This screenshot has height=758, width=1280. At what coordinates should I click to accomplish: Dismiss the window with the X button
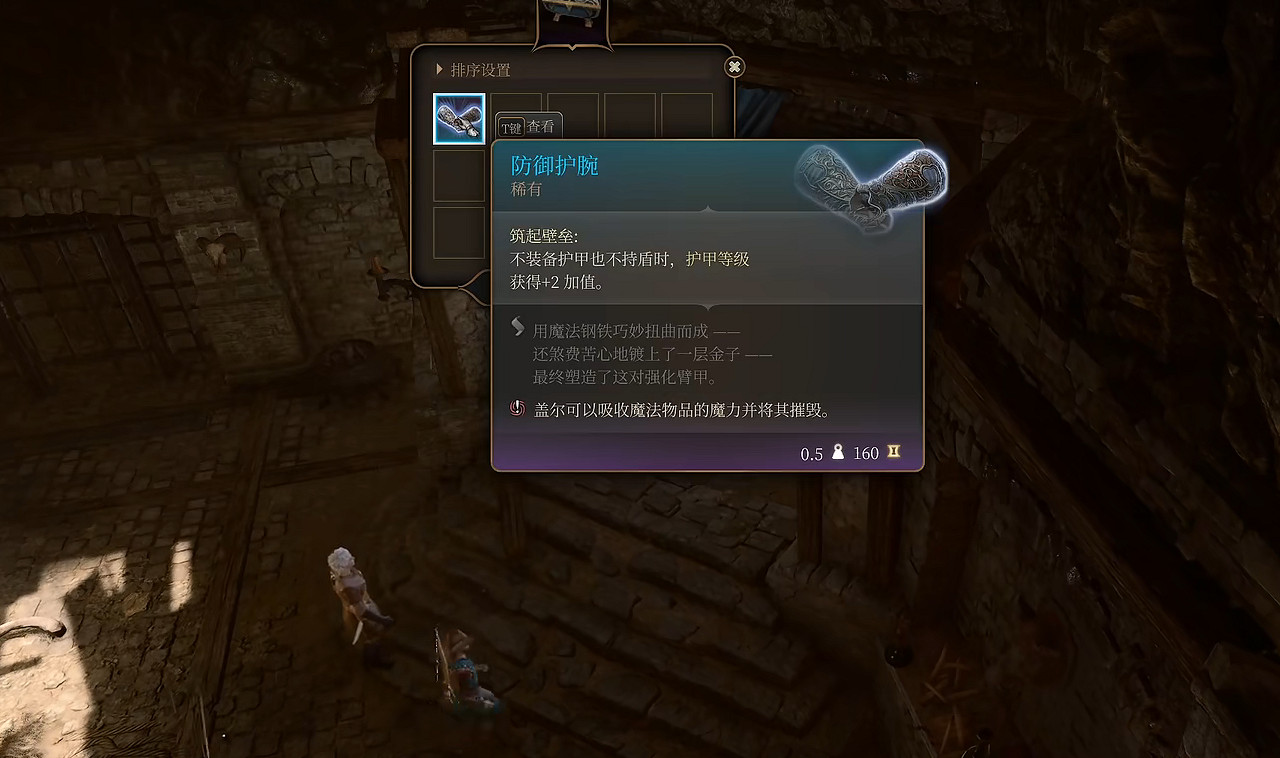[734, 66]
